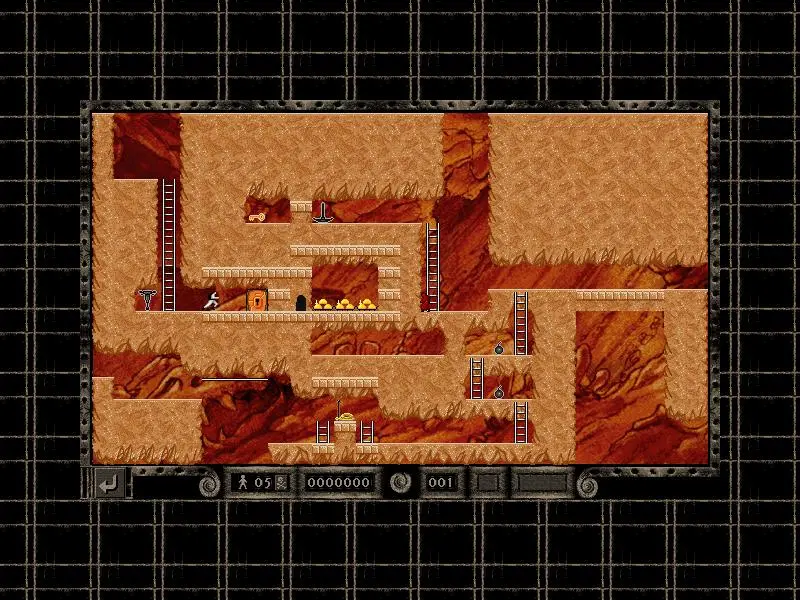Screen dimensions: 800x600
Task: Click the return arrow button
Action: pyautogui.click(x=111, y=484)
